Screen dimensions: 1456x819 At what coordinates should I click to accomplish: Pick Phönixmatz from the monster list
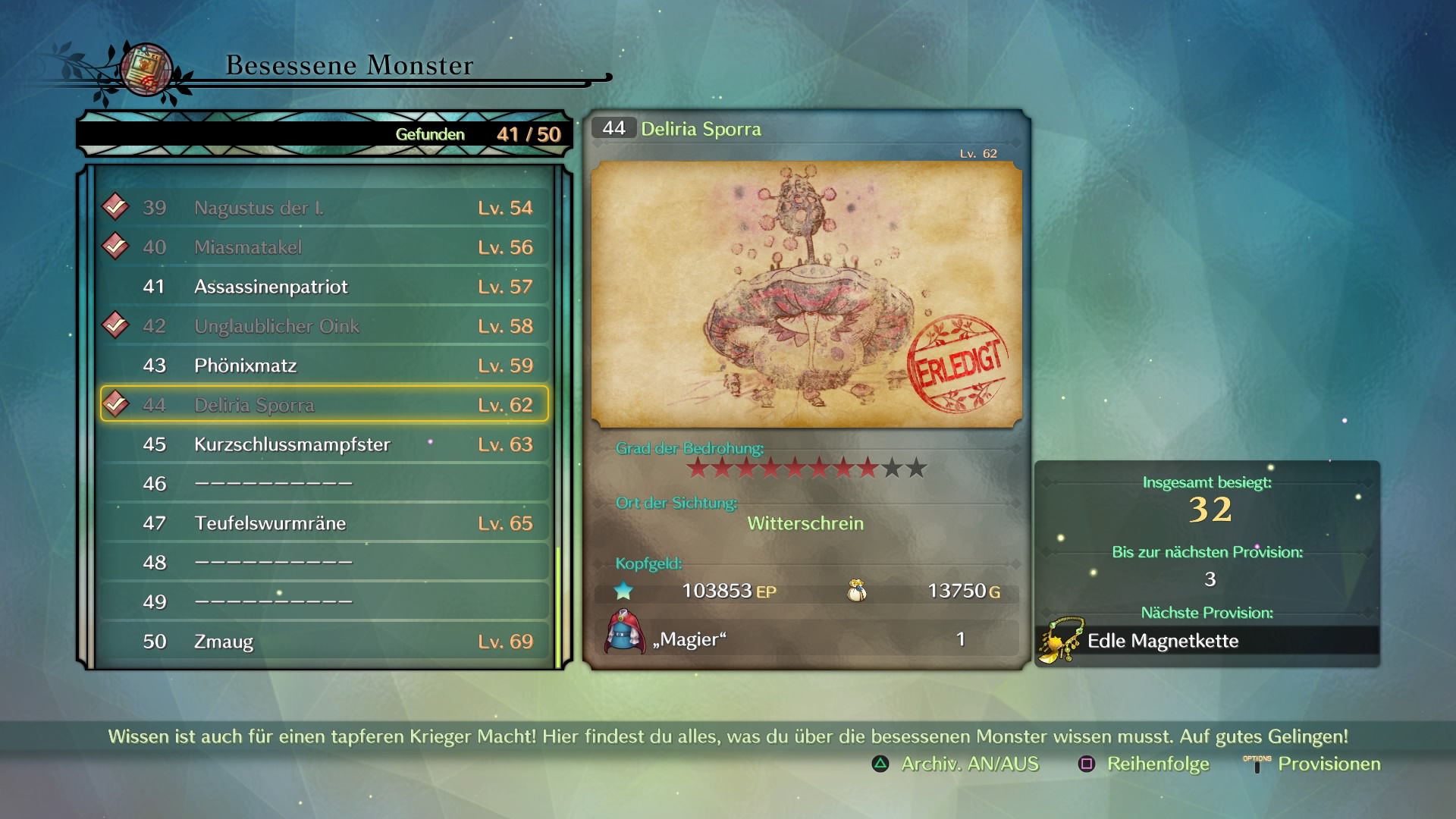(x=324, y=366)
